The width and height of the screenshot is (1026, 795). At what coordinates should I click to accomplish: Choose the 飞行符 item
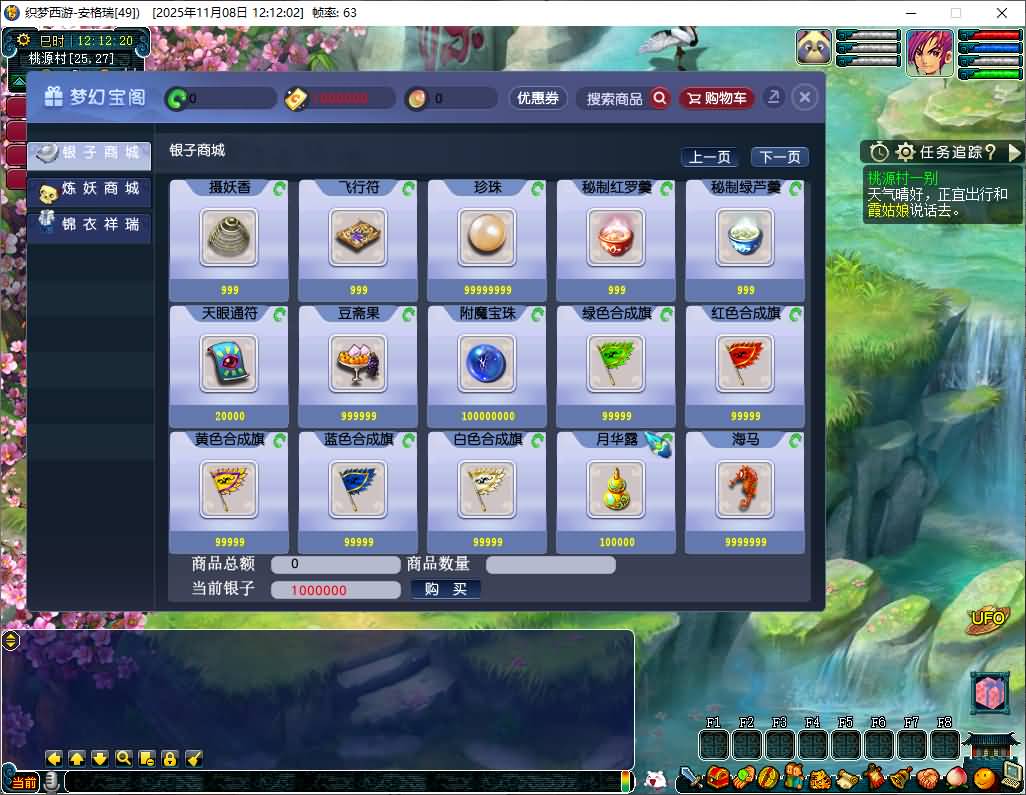358,237
